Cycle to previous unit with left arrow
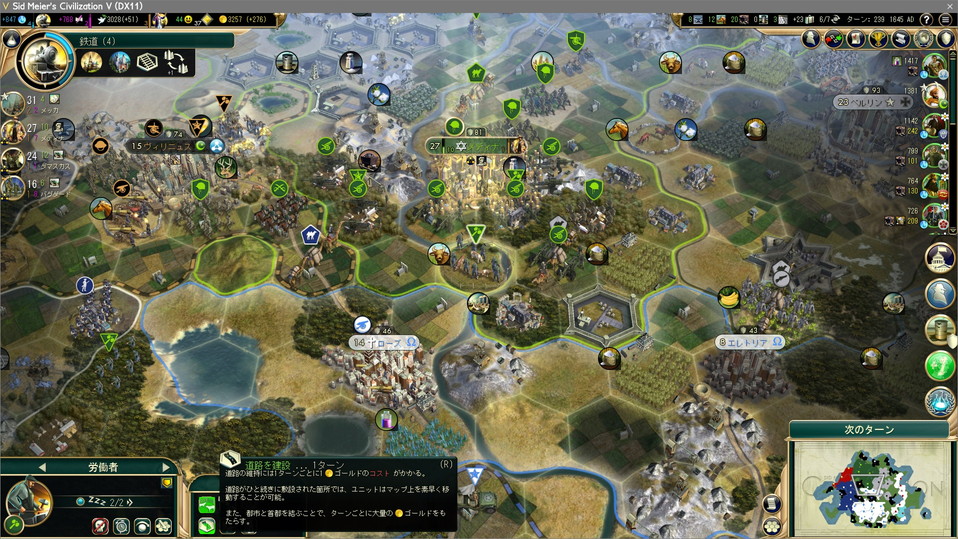Viewport: 958px width, 539px height. click(x=42, y=467)
